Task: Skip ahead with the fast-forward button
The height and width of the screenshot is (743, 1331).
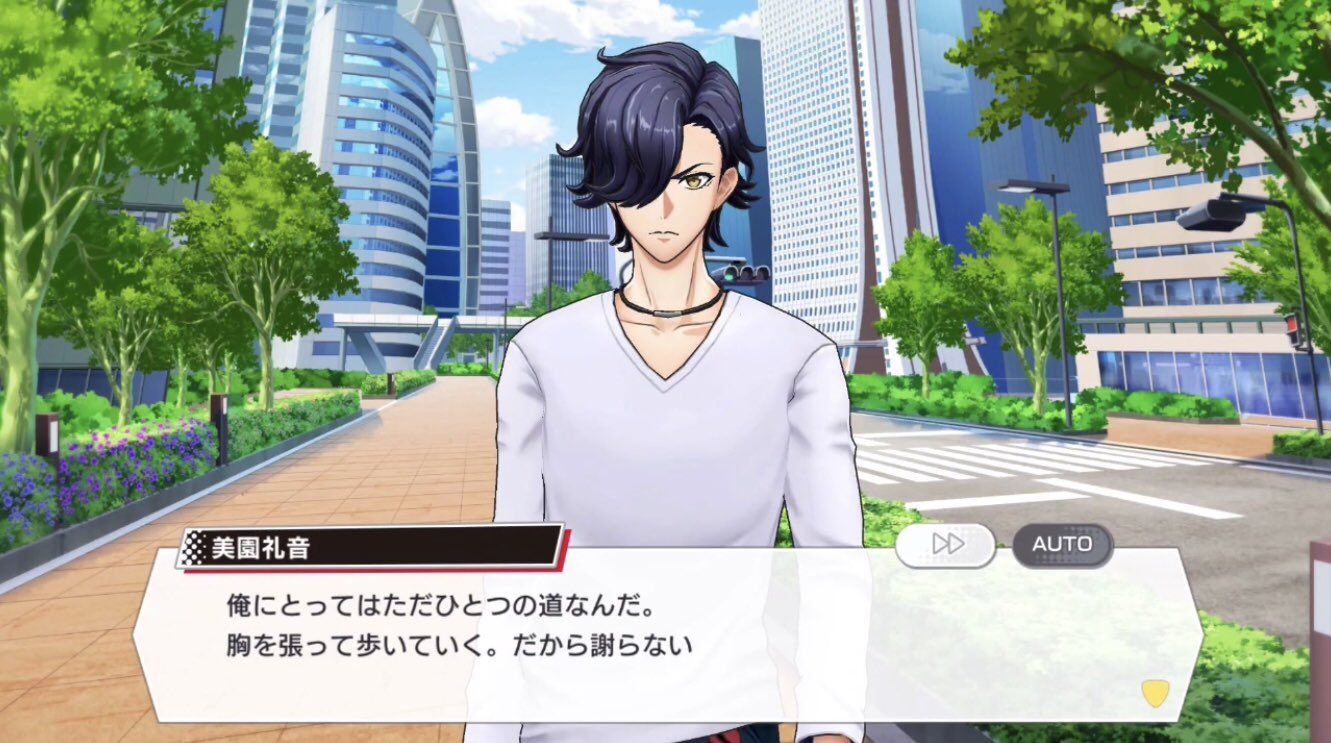Action: click(x=945, y=545)
